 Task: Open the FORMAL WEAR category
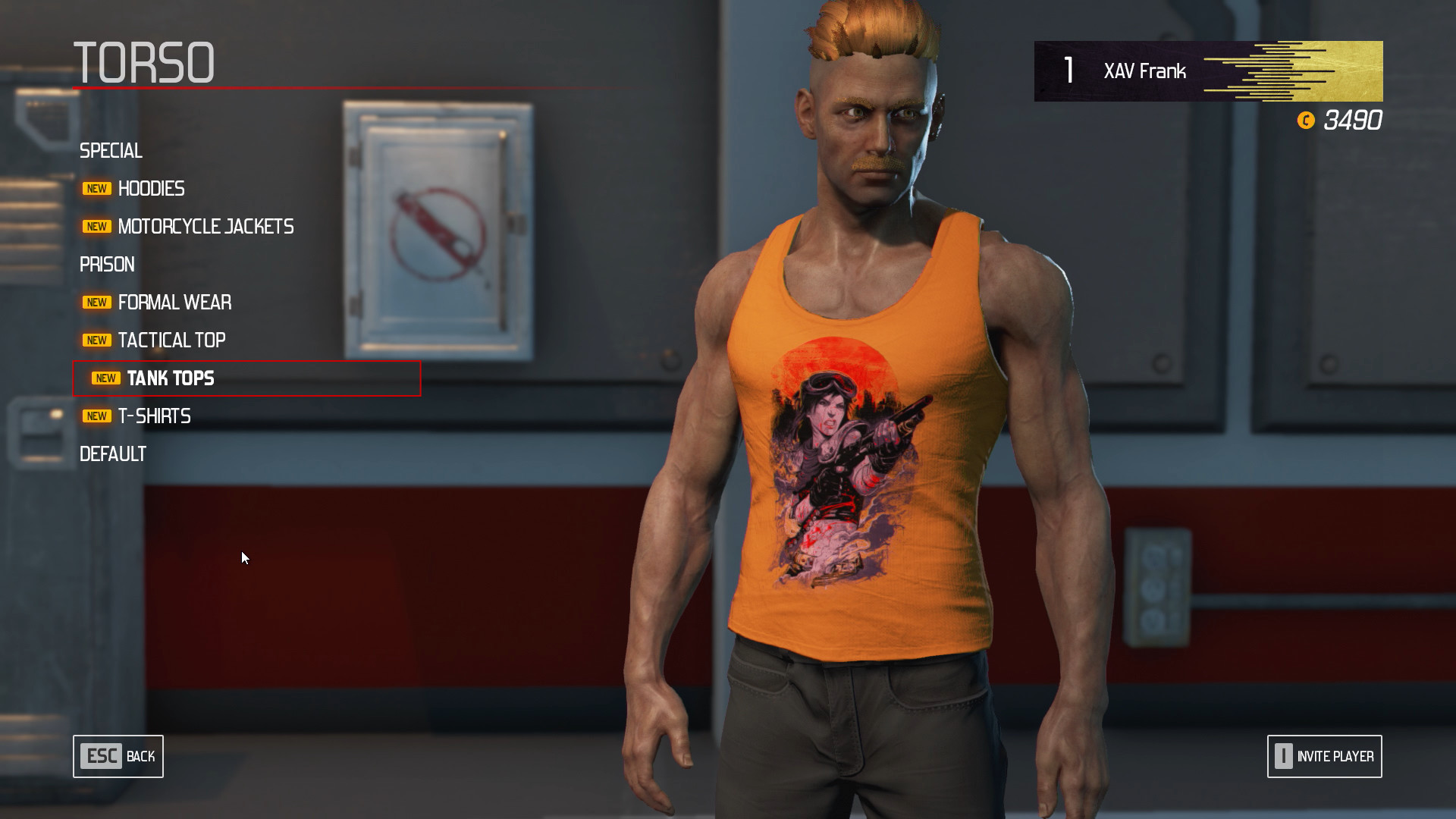[x=174, y=302]
